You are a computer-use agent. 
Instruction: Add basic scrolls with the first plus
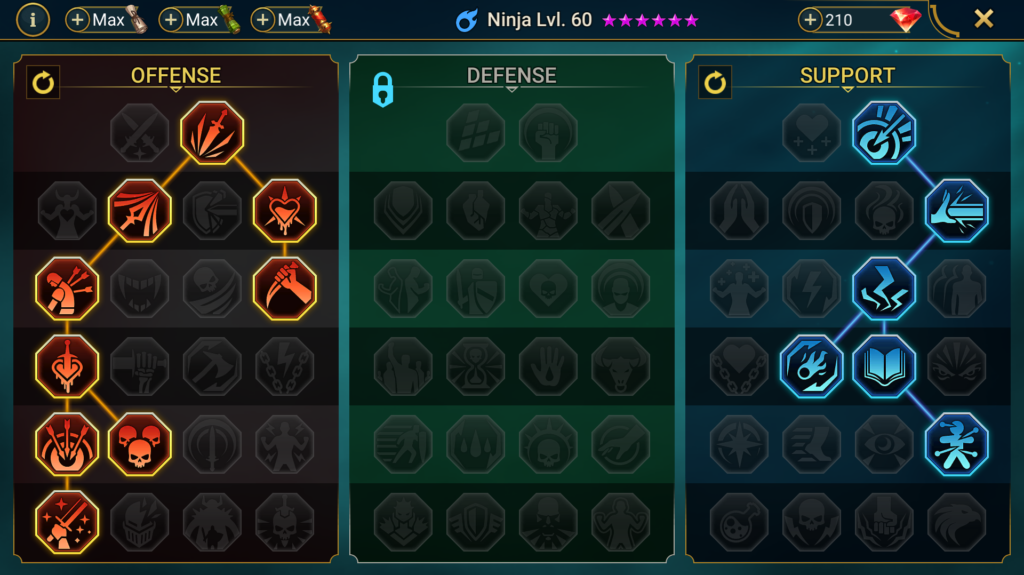(x=79, y=20)
